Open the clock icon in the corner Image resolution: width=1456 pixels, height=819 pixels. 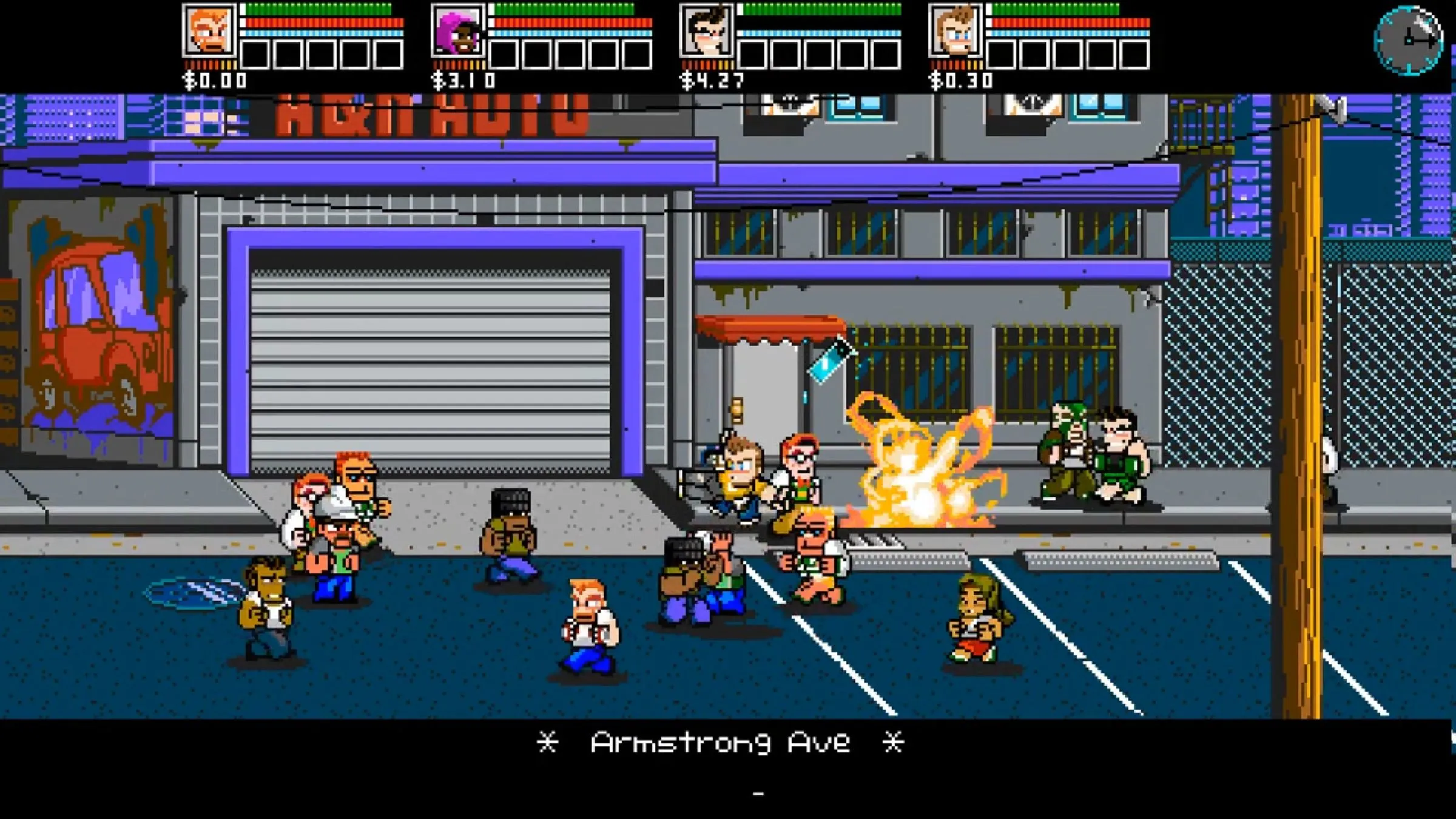(x=1409, y=41)
